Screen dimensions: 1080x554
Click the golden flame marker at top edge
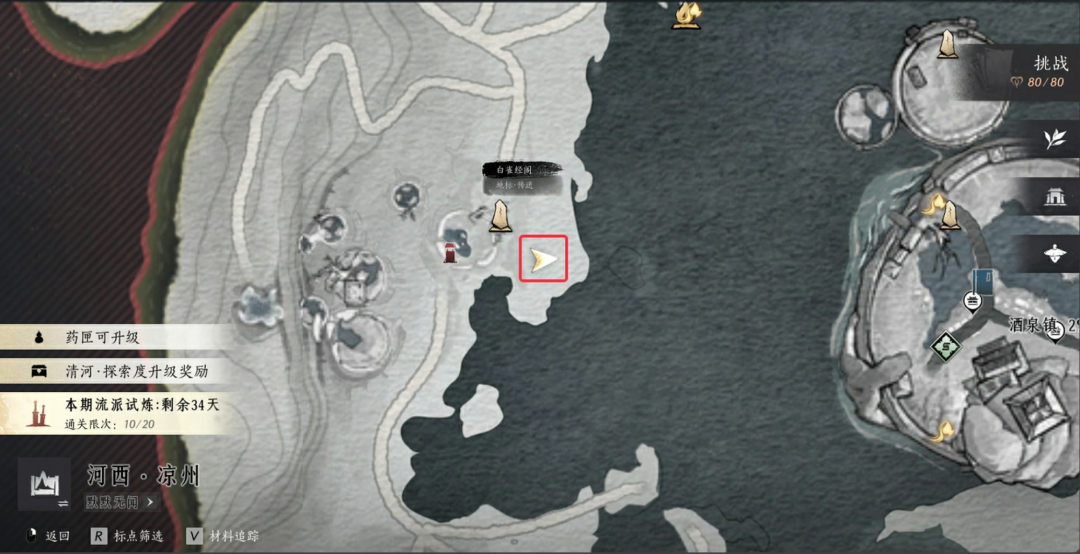[x=687, y=14]
